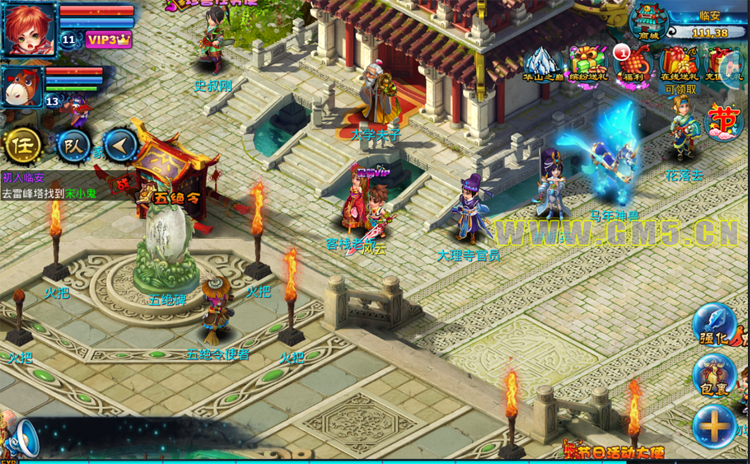
Task: Open the 包裹 inventory bag
Action: 715,376
